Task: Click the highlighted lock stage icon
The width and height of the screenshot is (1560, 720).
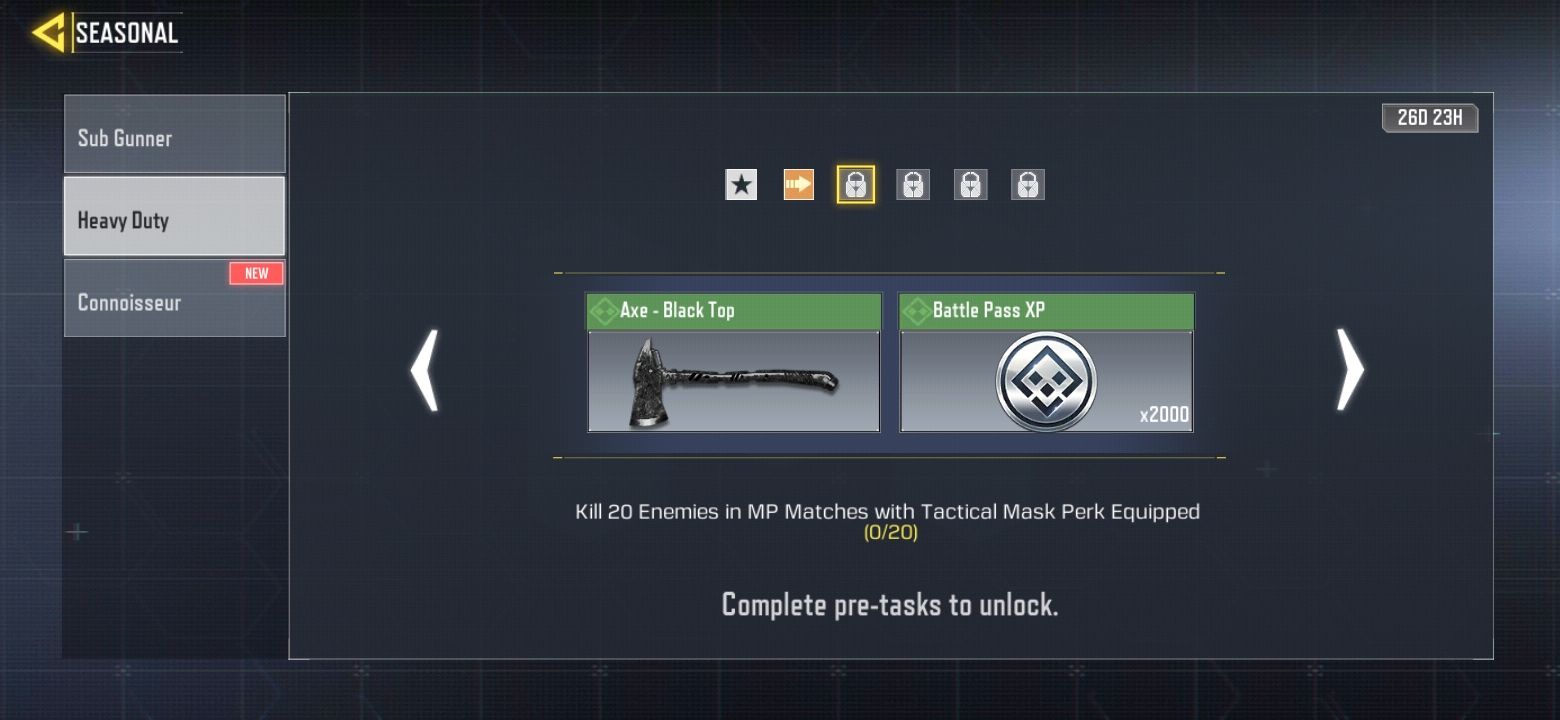Action: 855,184
